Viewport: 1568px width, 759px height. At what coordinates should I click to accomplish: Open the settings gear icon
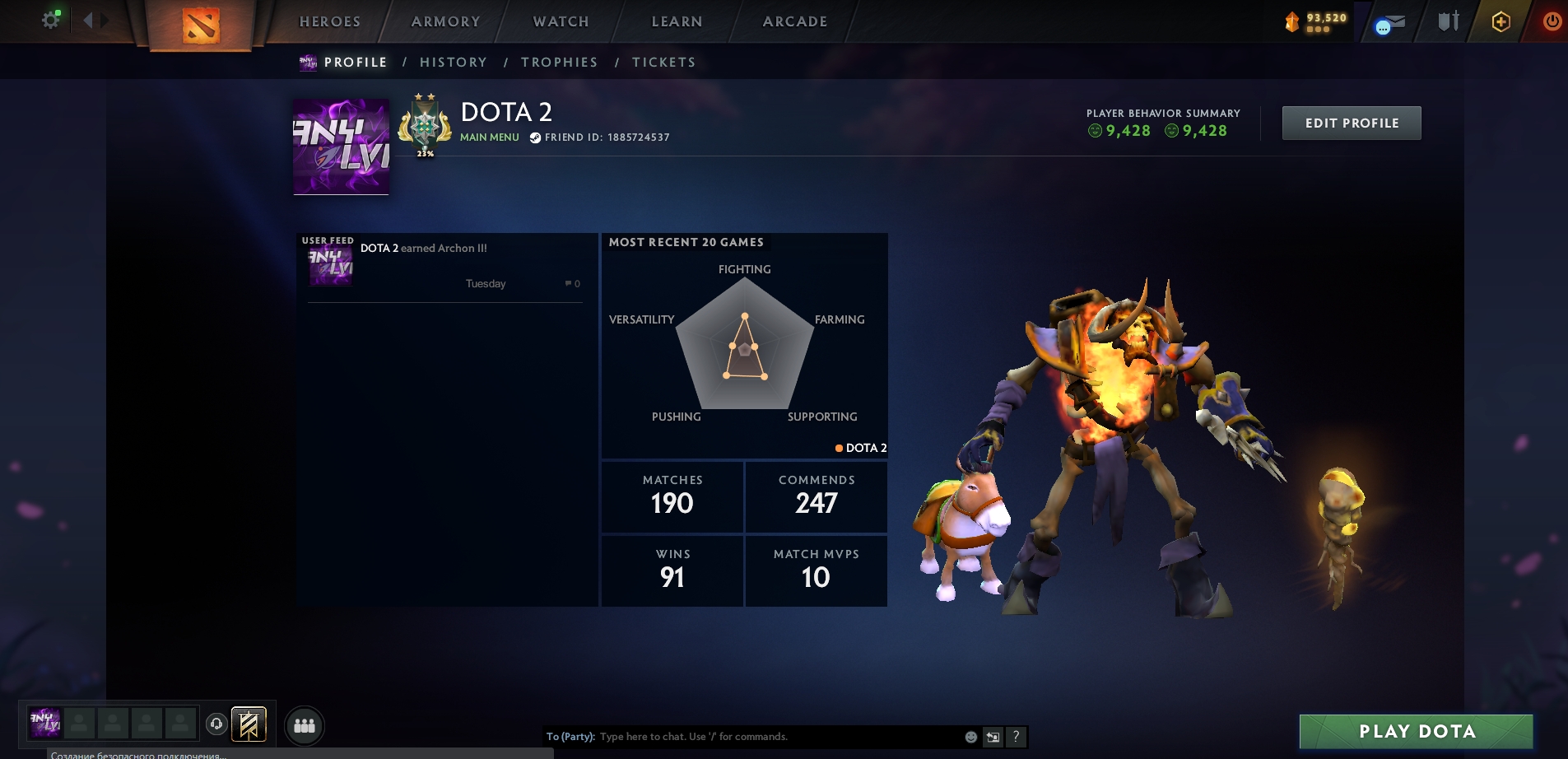coord(51,20)
